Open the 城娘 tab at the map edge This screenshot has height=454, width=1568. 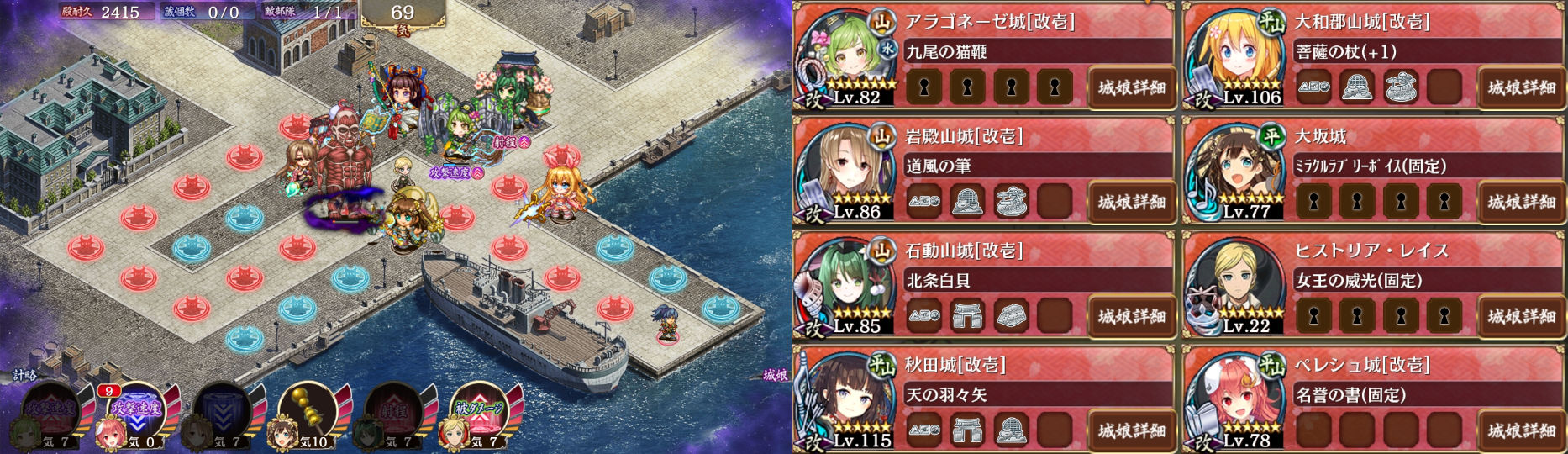tap(775, 375)
